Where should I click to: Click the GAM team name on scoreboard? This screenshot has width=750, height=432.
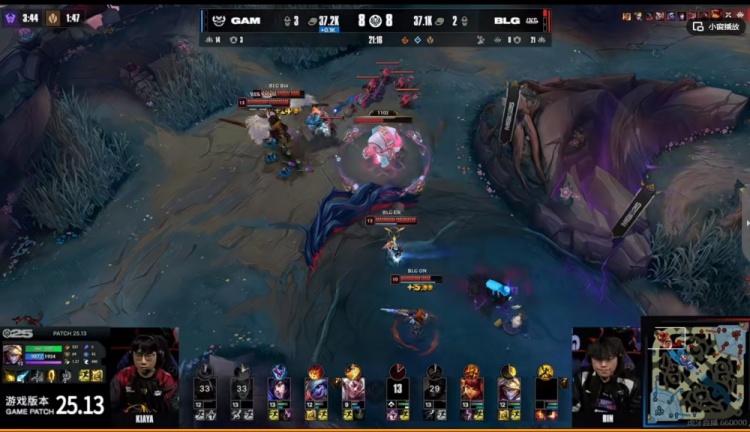(245, 20)
